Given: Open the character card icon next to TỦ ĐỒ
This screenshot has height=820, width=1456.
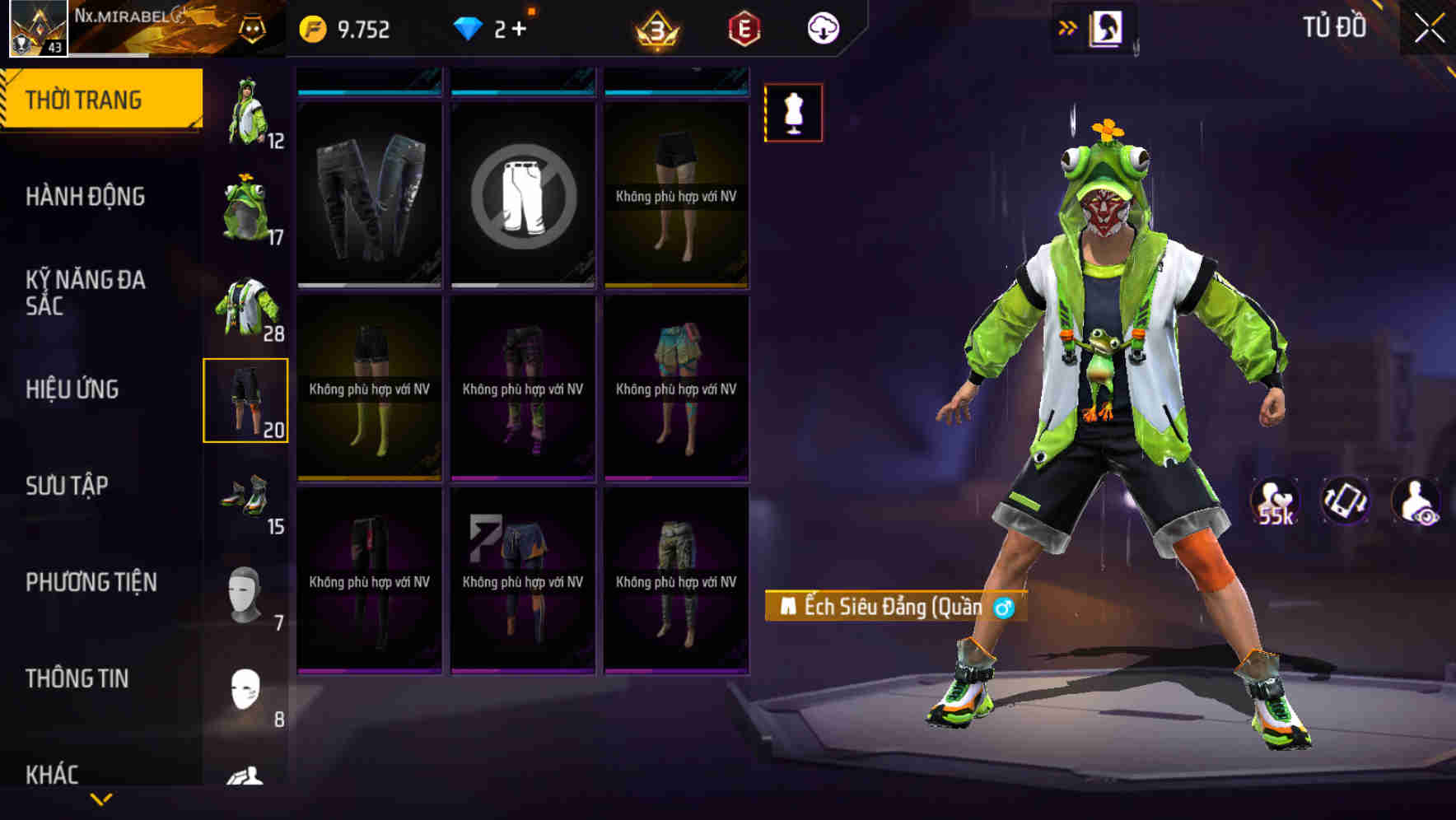Looking at the screenshot, I should [1107, 26].
